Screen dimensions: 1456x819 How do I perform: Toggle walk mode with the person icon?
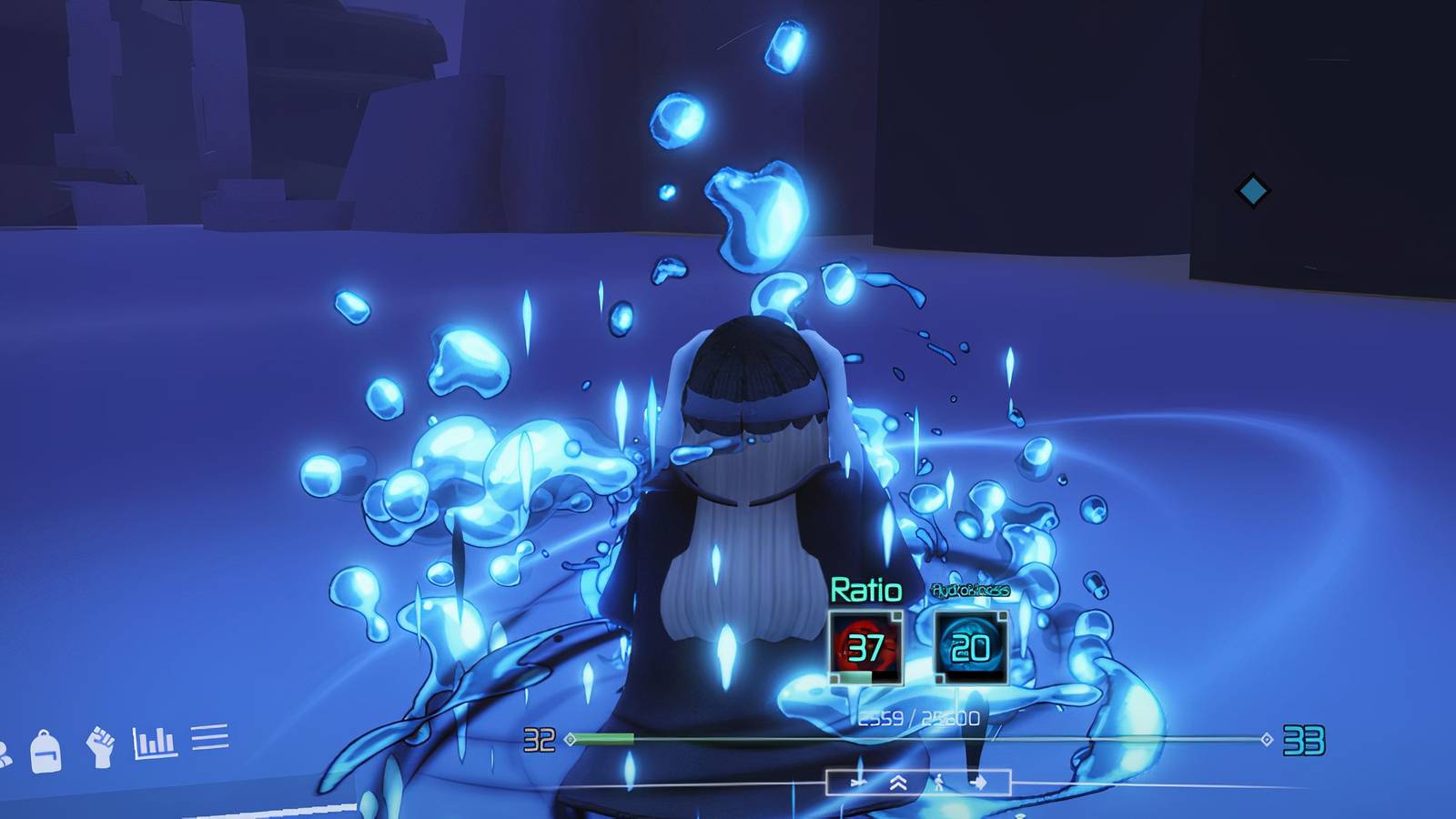click(939, 782)
